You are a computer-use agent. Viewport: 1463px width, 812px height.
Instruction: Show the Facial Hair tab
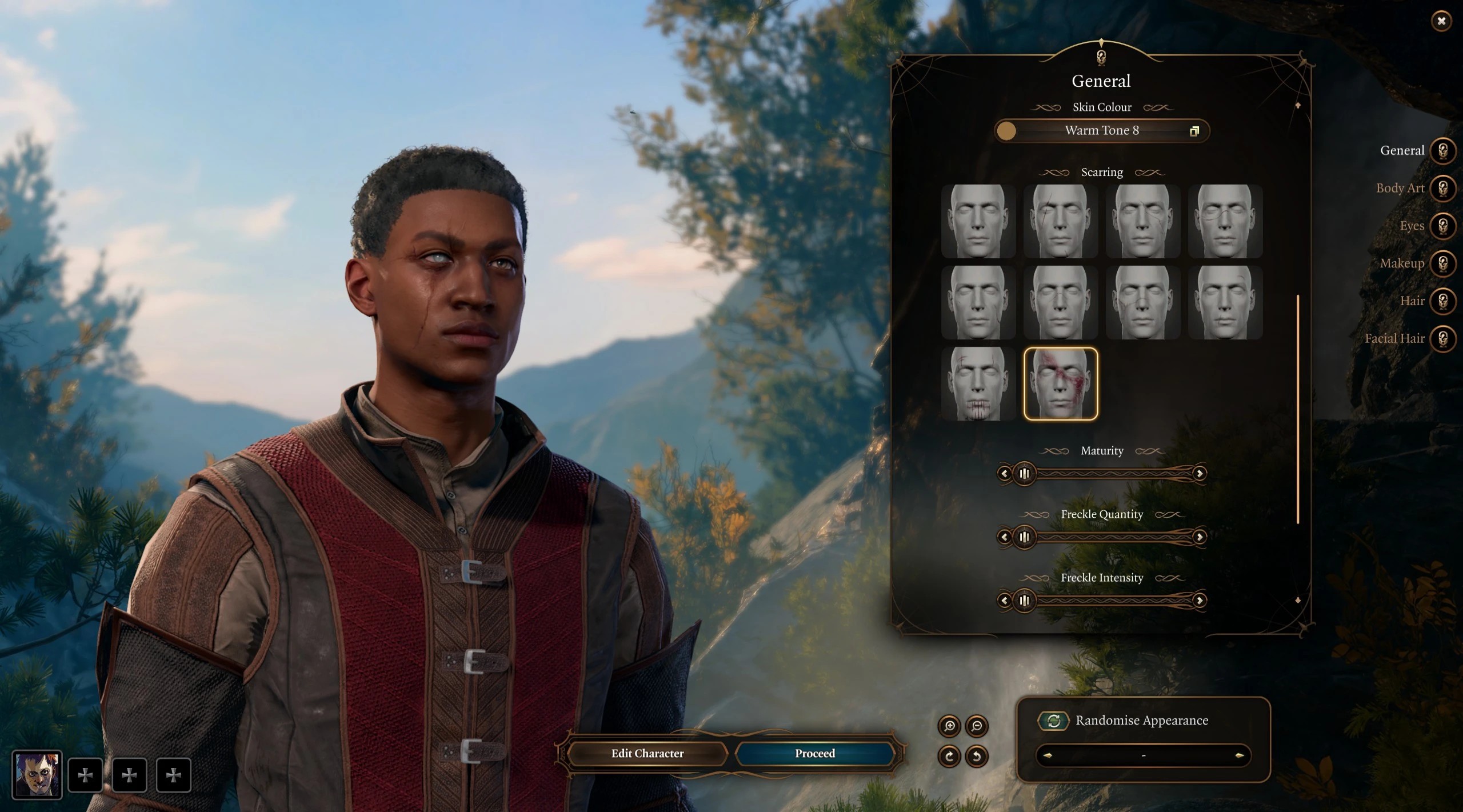pos(1442,339)
